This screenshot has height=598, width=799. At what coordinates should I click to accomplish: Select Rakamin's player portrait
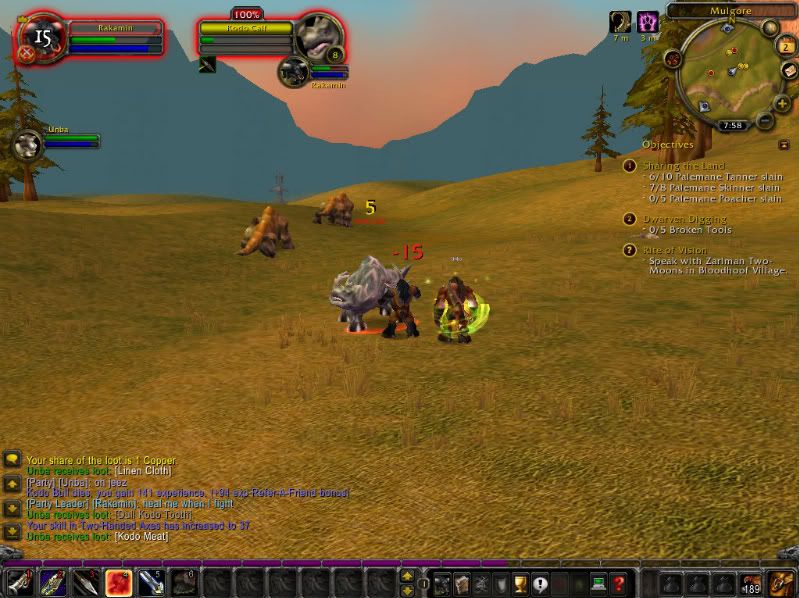coord(41,39)
